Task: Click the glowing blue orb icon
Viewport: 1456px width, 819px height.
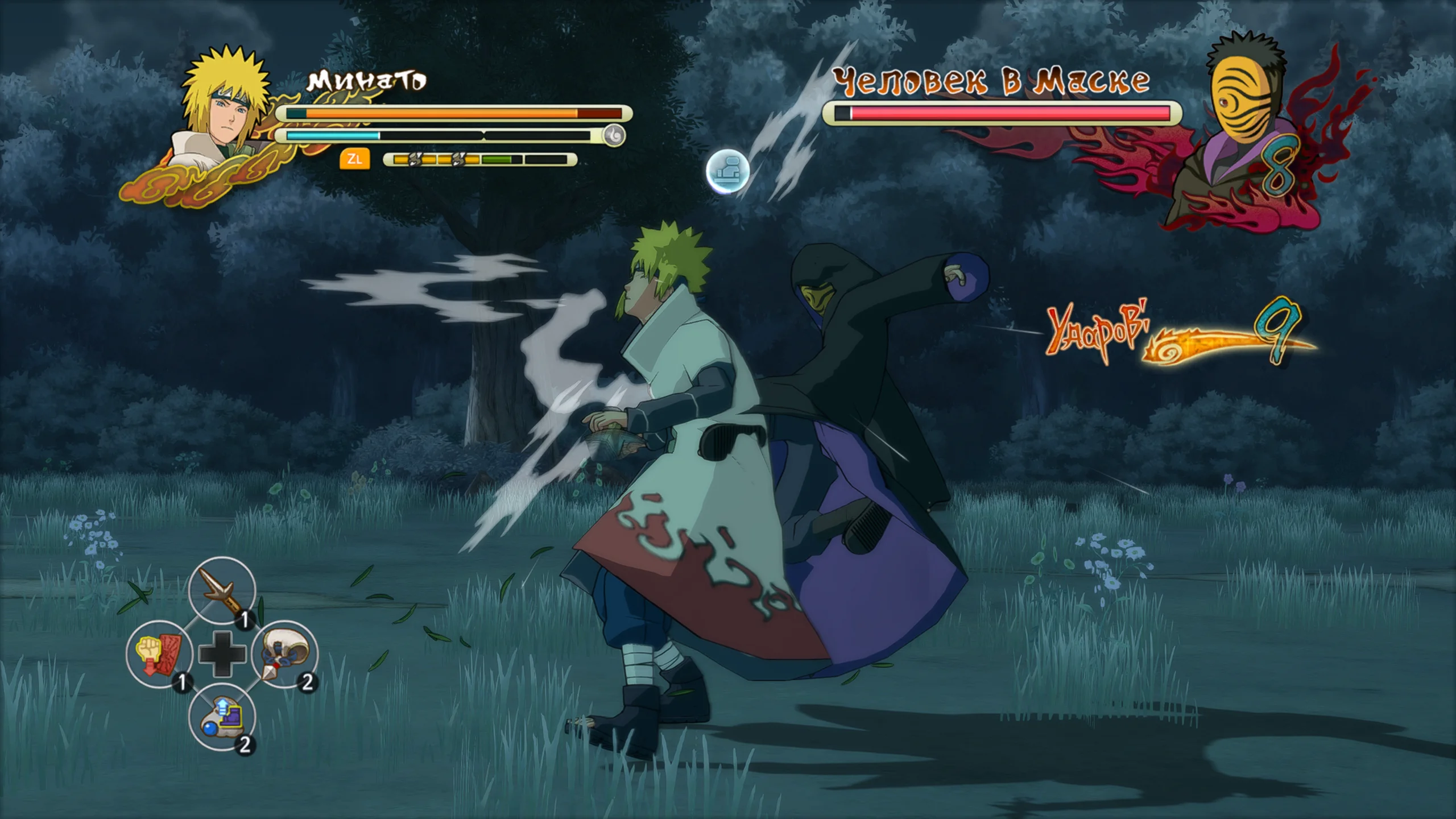Action: [727, 171]
